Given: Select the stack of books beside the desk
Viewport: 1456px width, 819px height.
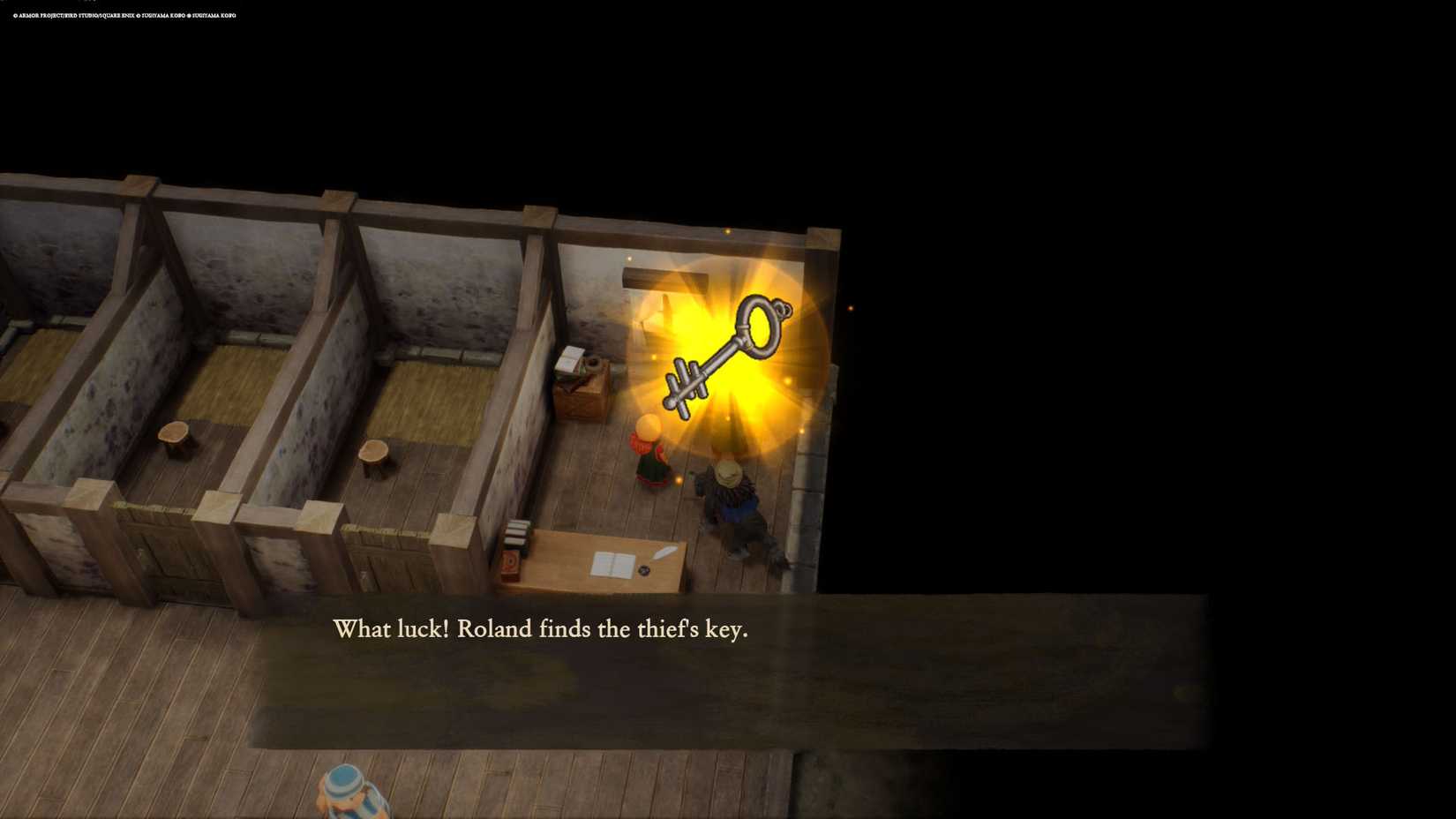Looking at the screenshot, I should pyautogui.click(x=517, y=535).
